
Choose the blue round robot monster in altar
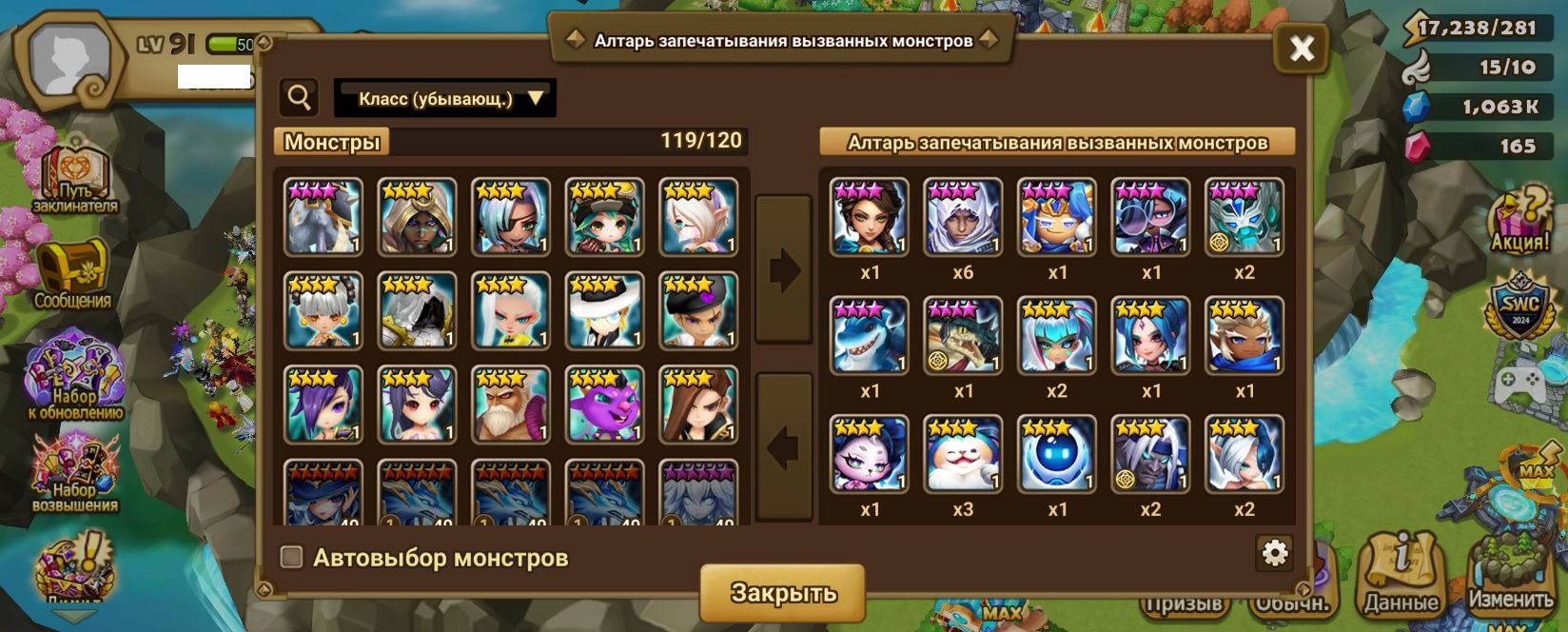1056,454
